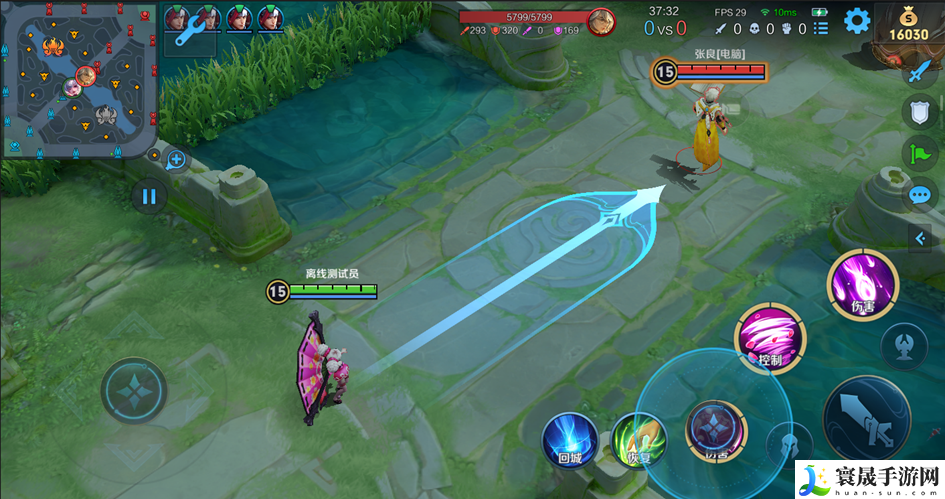Open the shop via the gold bag
The height and width of the screenshot is (499, 945).
(x=909, y=23)
